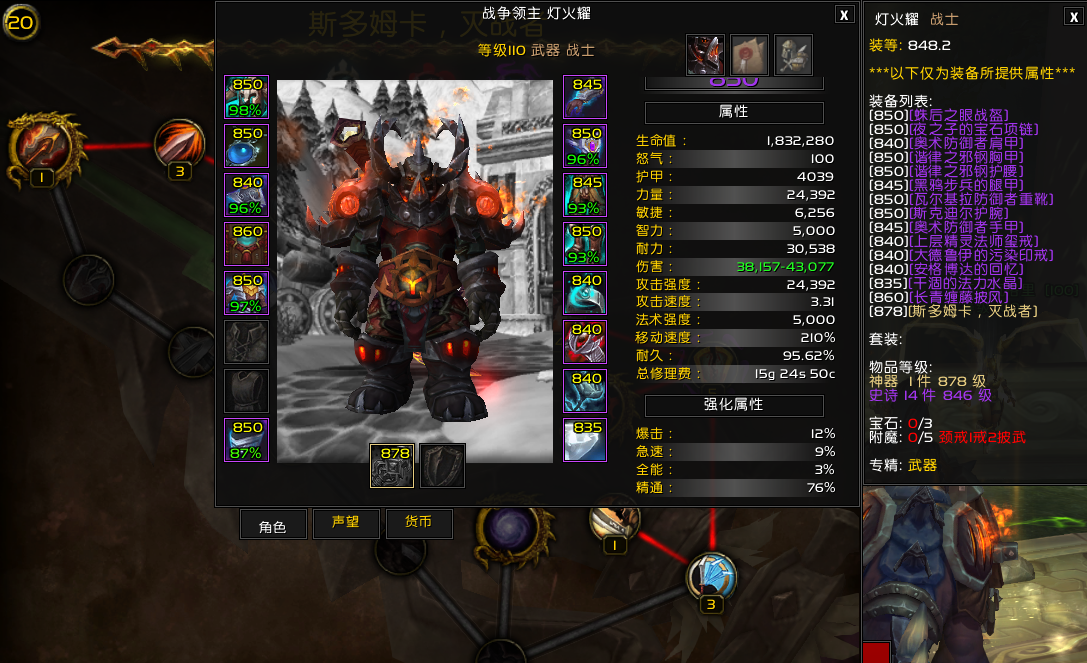Choose the chest armor slot showing 97%
The width and height of the screenshot is (1087, 663).
coord(246,293)
